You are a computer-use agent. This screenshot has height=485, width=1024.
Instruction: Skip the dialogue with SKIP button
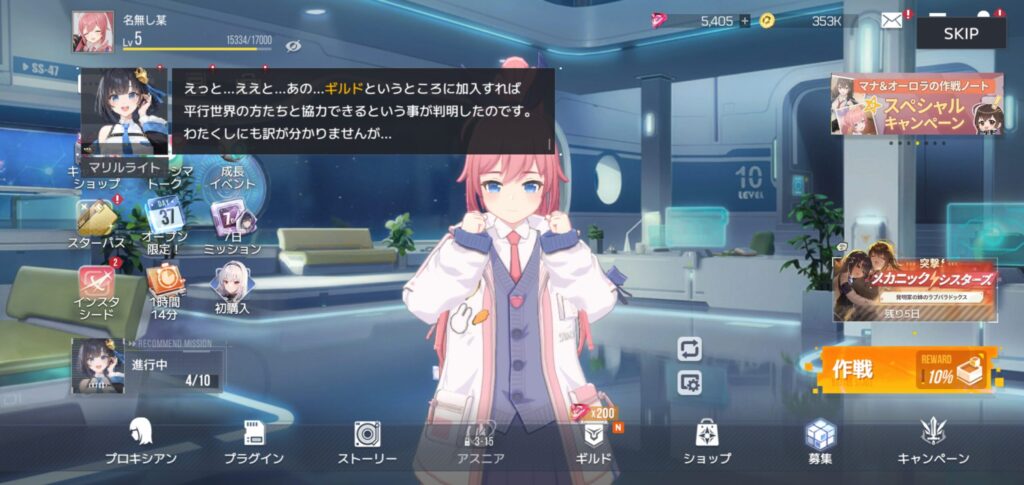[x=961, y=32]
